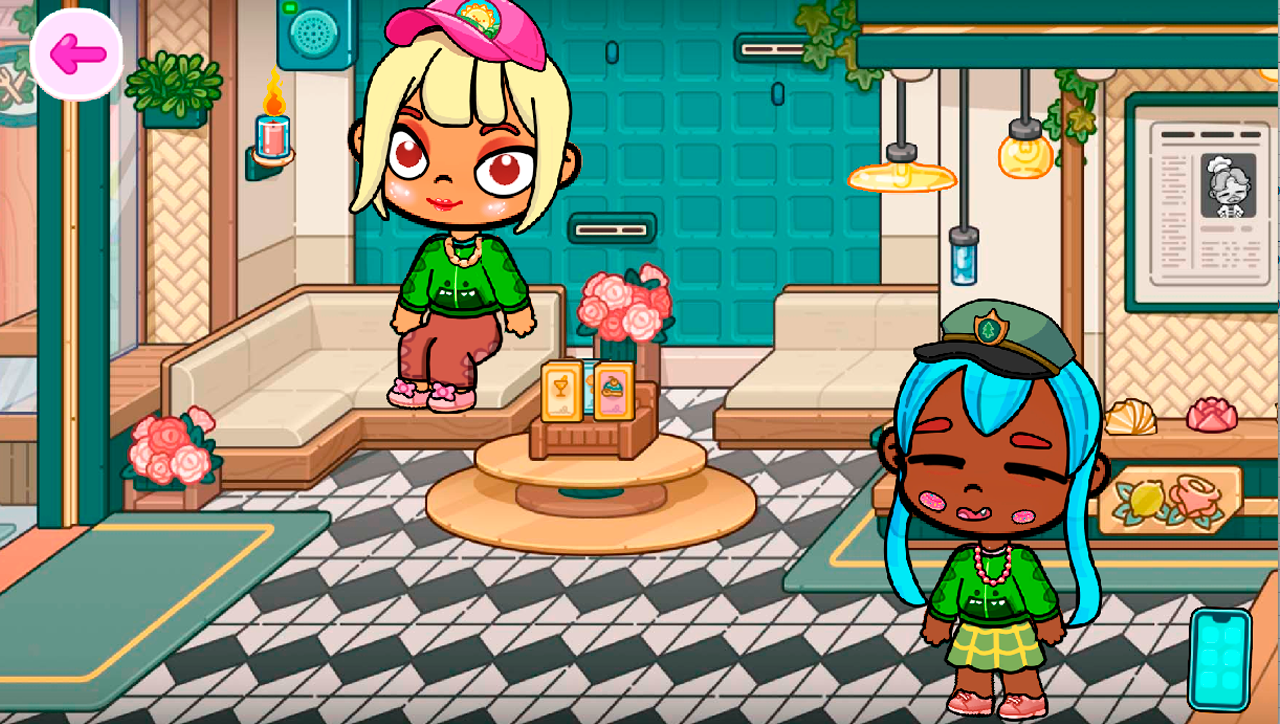This screenshot has width=1280, height=724.
Task: Grab the rose bouquet vase on the table
Action: point(621,305)
